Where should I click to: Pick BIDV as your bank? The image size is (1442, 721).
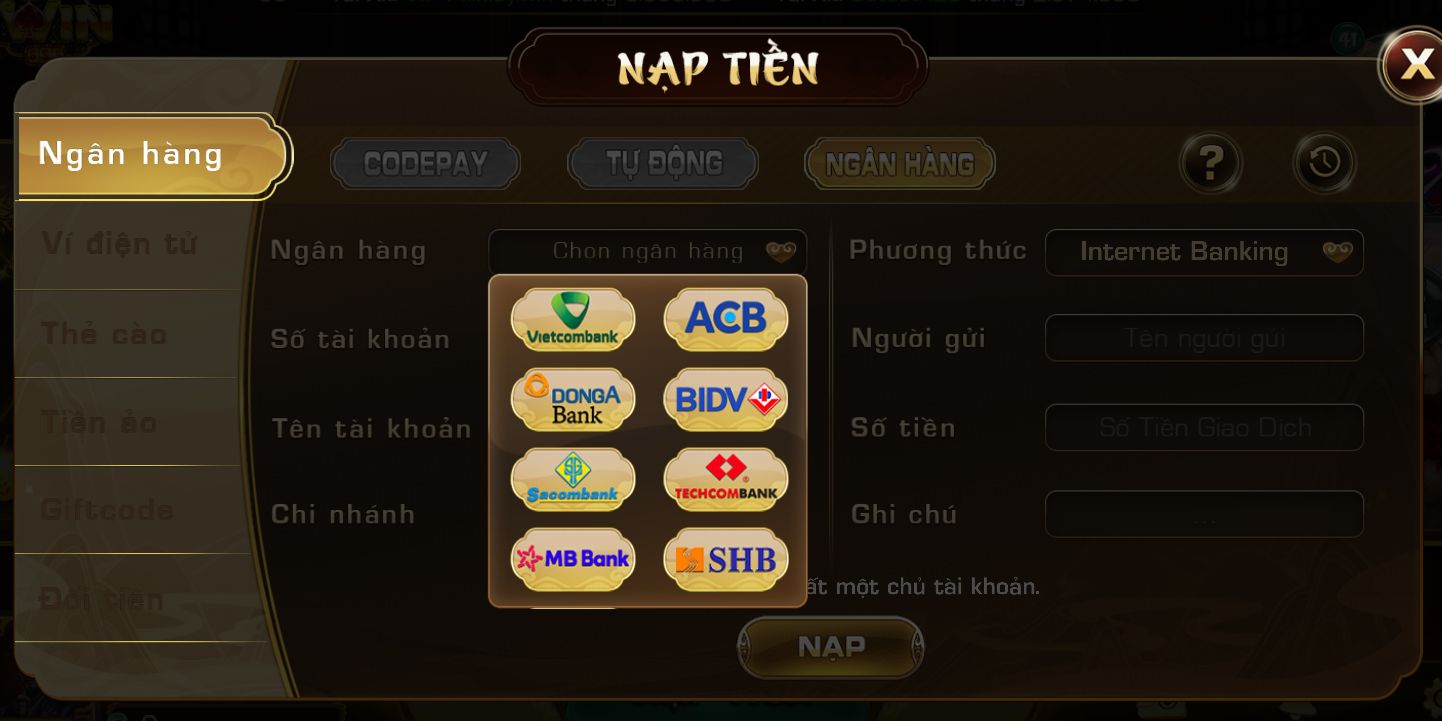pos(725,399)
